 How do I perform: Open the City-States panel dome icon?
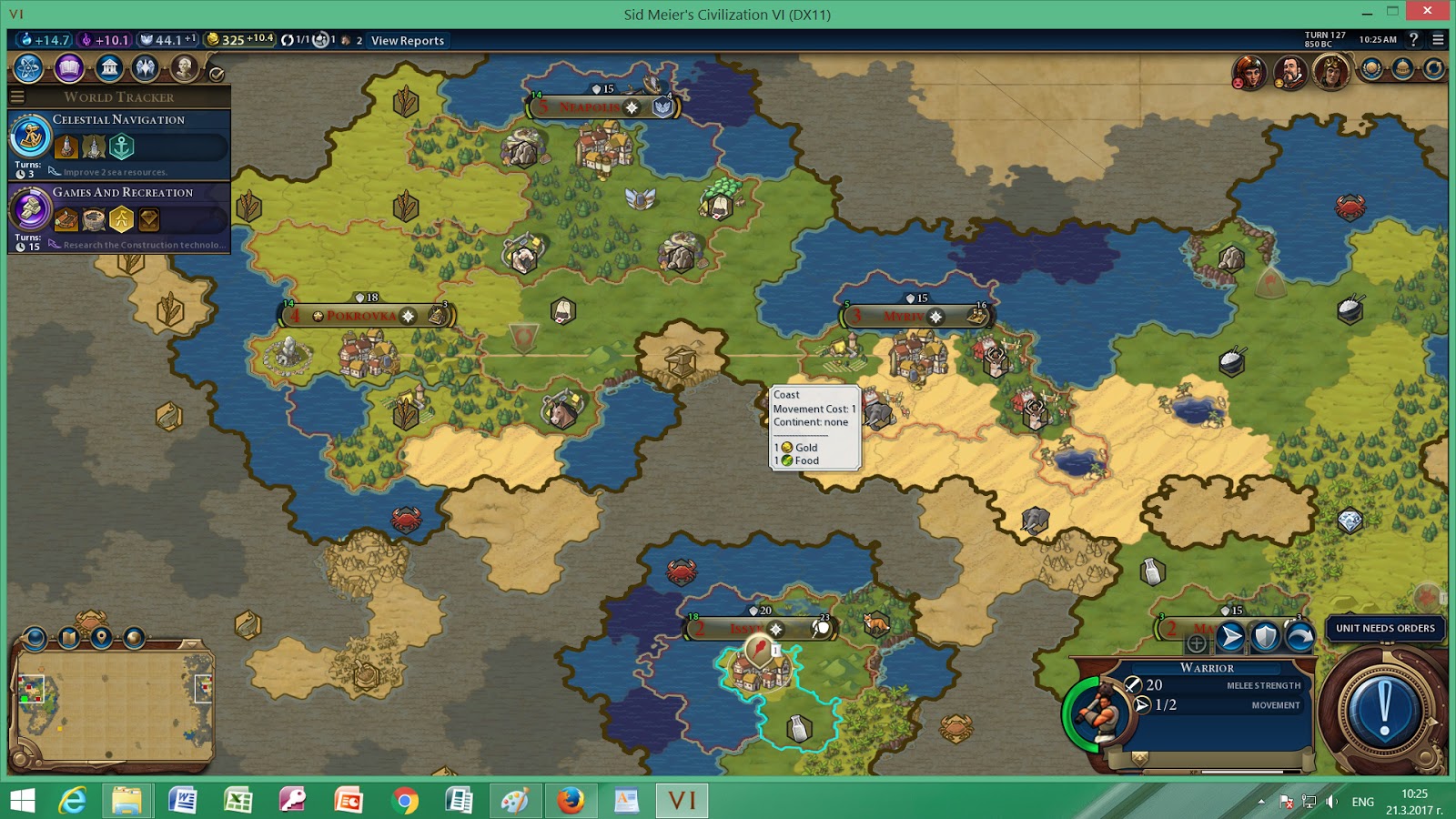(x=1402, y=68)
